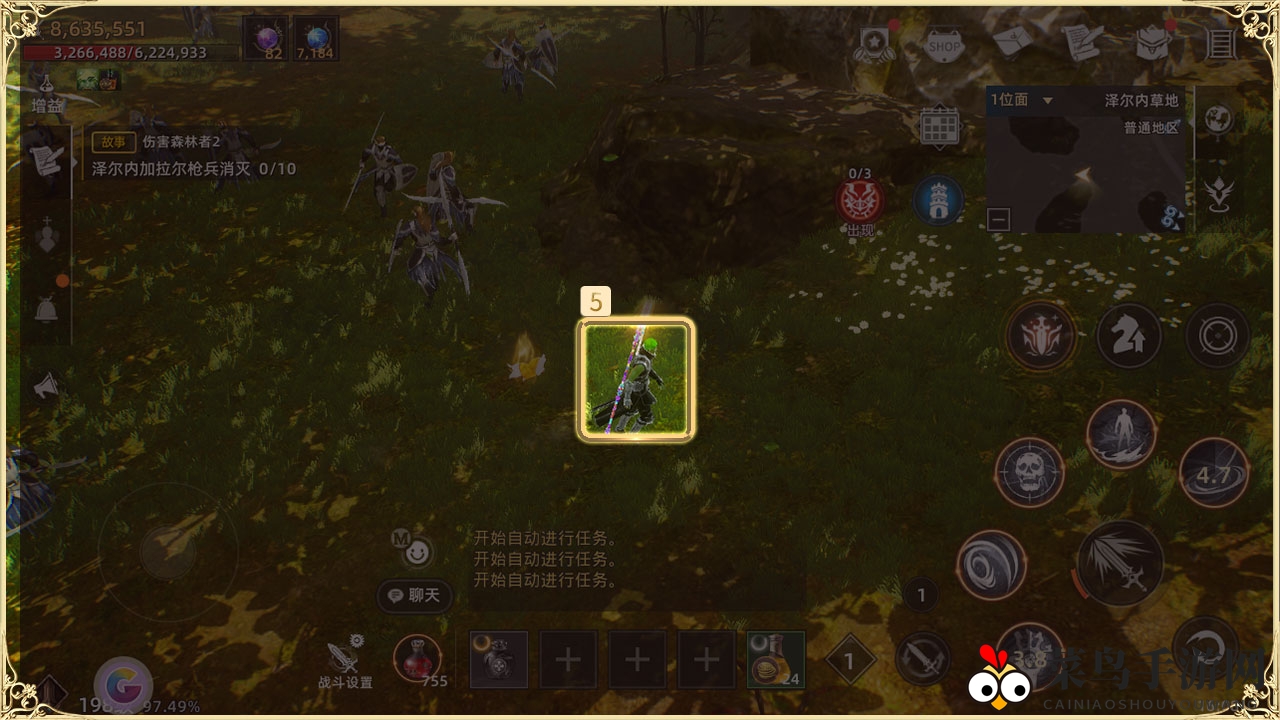
Task: Open 战斗设置 combat settings
Action: [345, 660]
